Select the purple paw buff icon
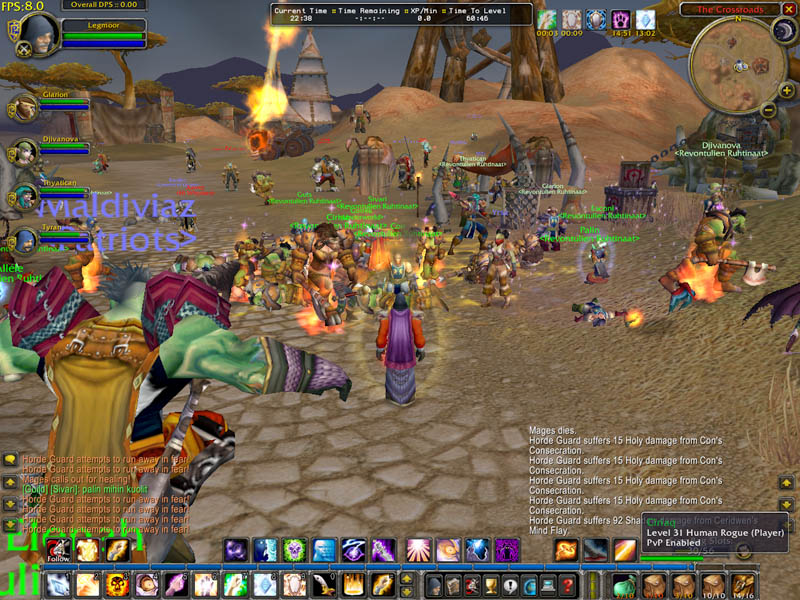 pyautogui.click(x=621, y=19)
